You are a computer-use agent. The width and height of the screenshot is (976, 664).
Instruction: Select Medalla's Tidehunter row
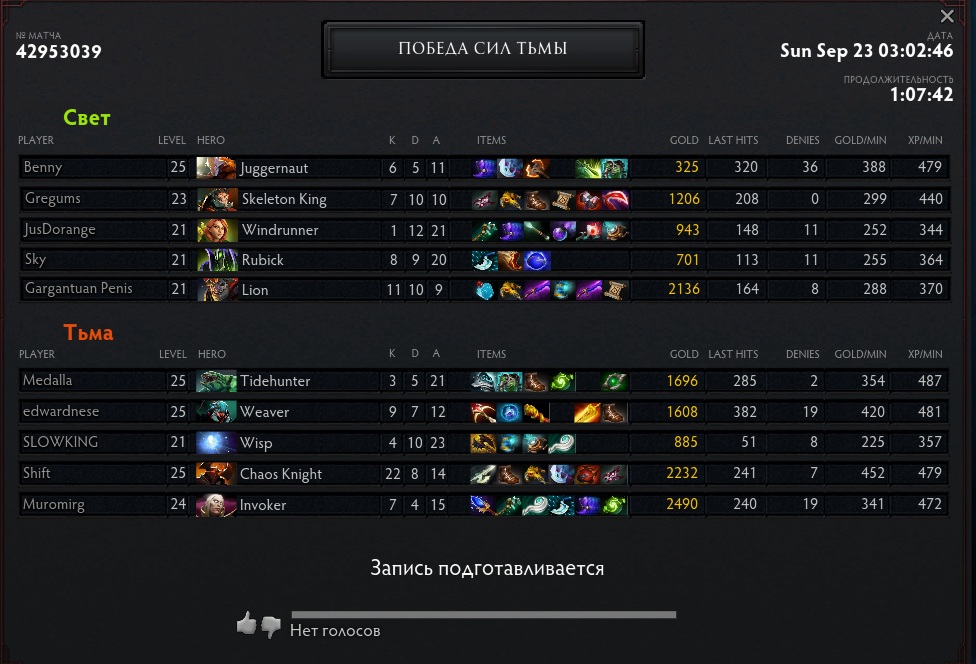(x=48, y=381)
